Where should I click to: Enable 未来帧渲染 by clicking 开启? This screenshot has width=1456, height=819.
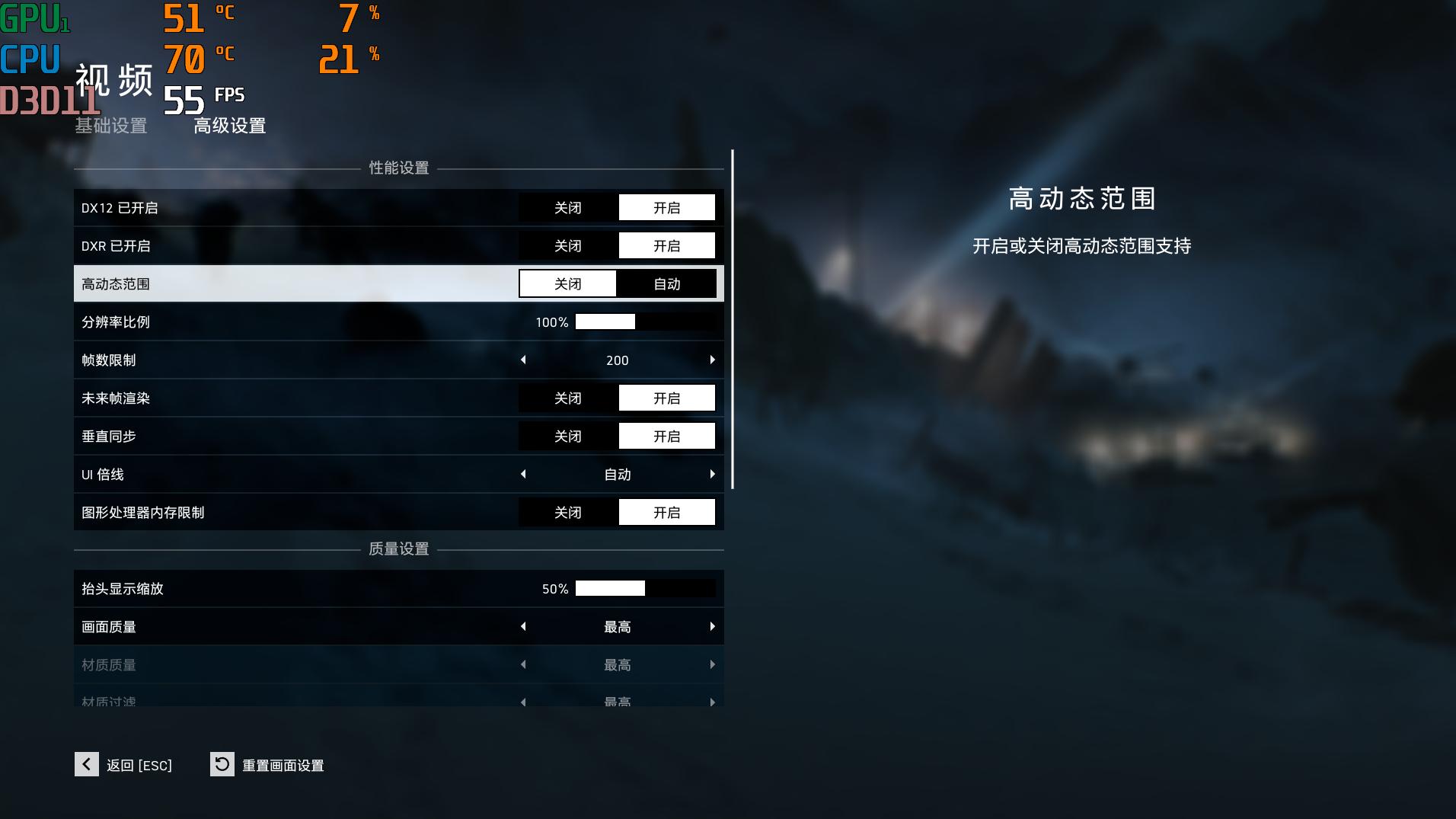click(x=666, y=398)
